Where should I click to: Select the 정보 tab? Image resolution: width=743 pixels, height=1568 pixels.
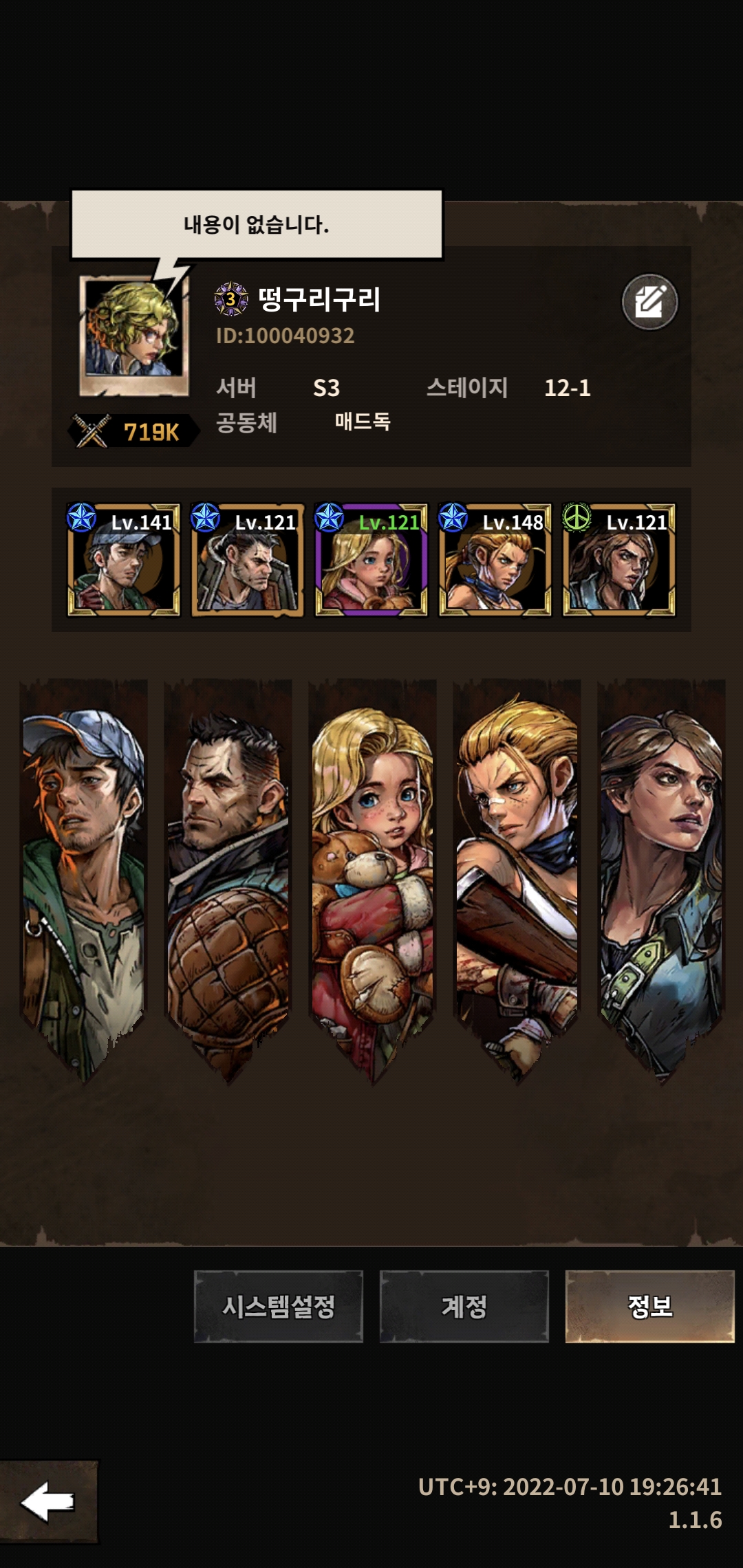(x=649, y=1306)
